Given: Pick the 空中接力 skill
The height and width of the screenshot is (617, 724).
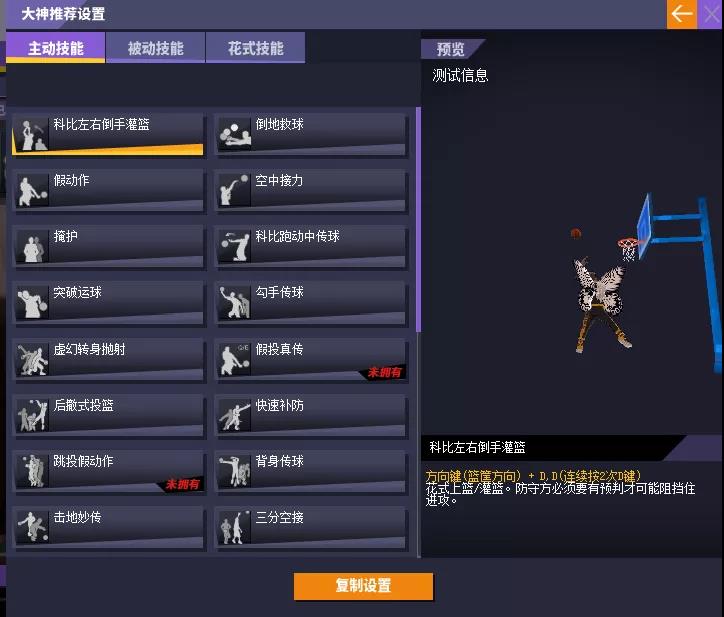Looking at the screenshot, I should click(x=312, y=191).
